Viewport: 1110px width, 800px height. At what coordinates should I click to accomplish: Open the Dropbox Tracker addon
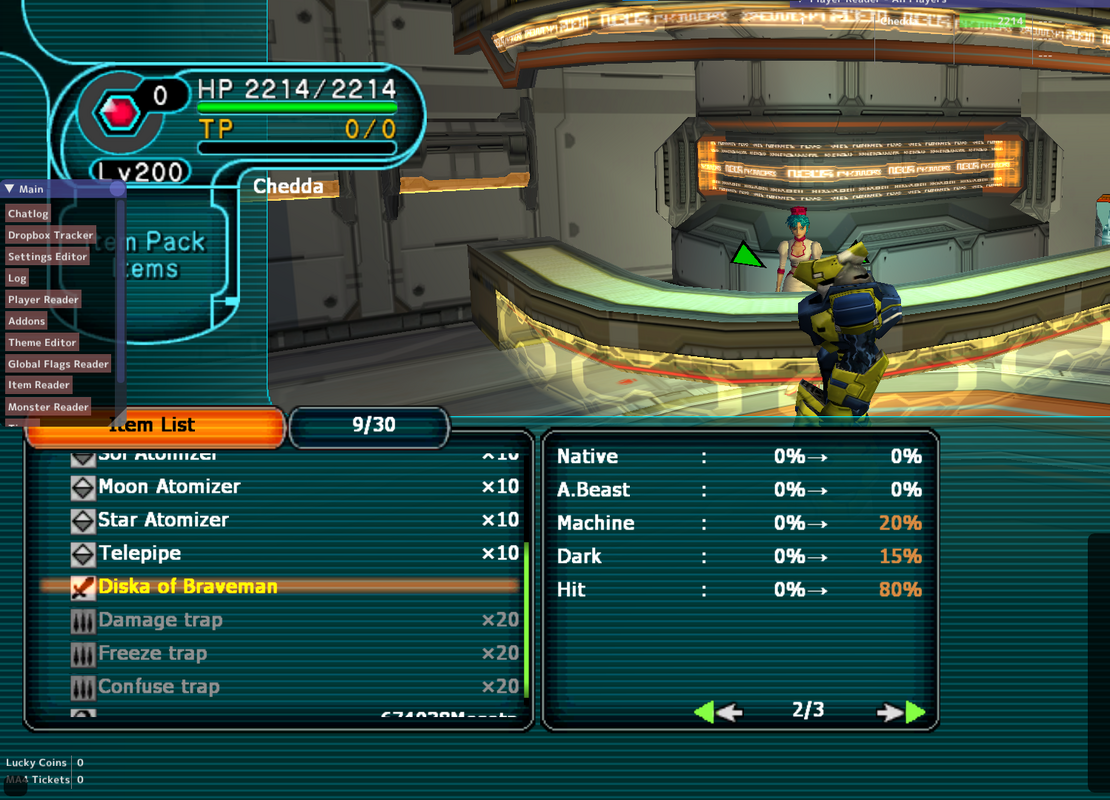(x=50, y=235)
